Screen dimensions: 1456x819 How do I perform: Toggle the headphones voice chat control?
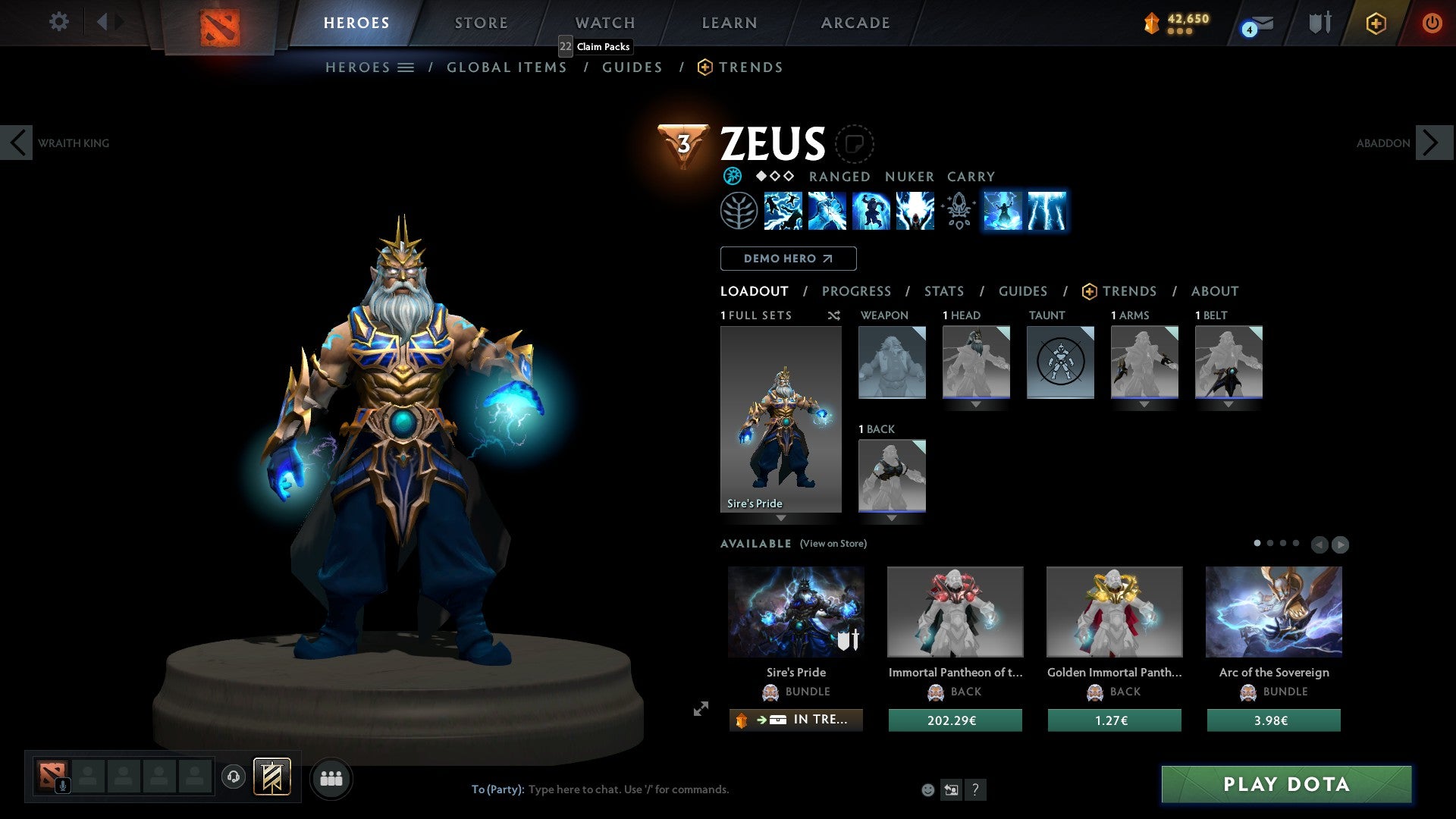click(x=234, y=777)
